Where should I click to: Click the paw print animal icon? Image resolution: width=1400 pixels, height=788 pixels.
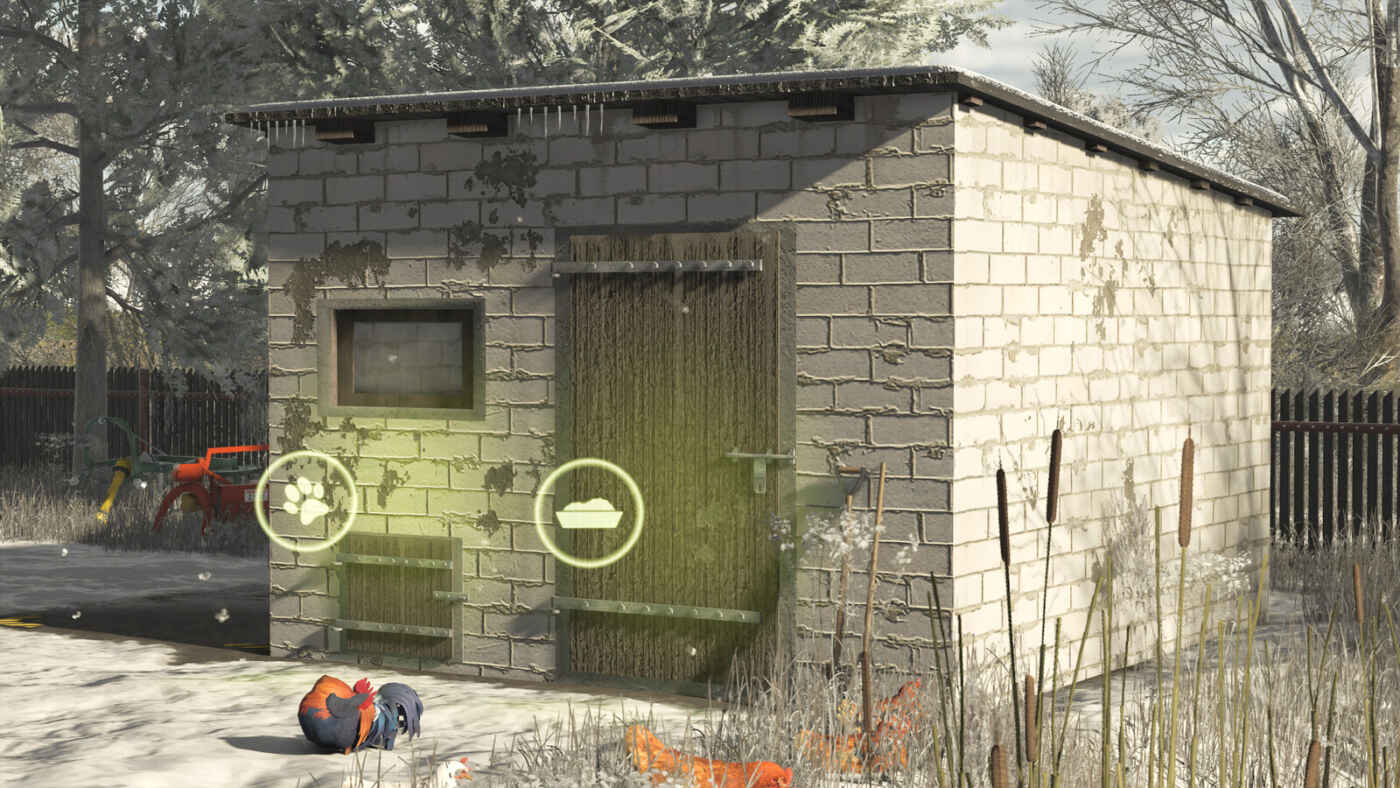[306, 501]
